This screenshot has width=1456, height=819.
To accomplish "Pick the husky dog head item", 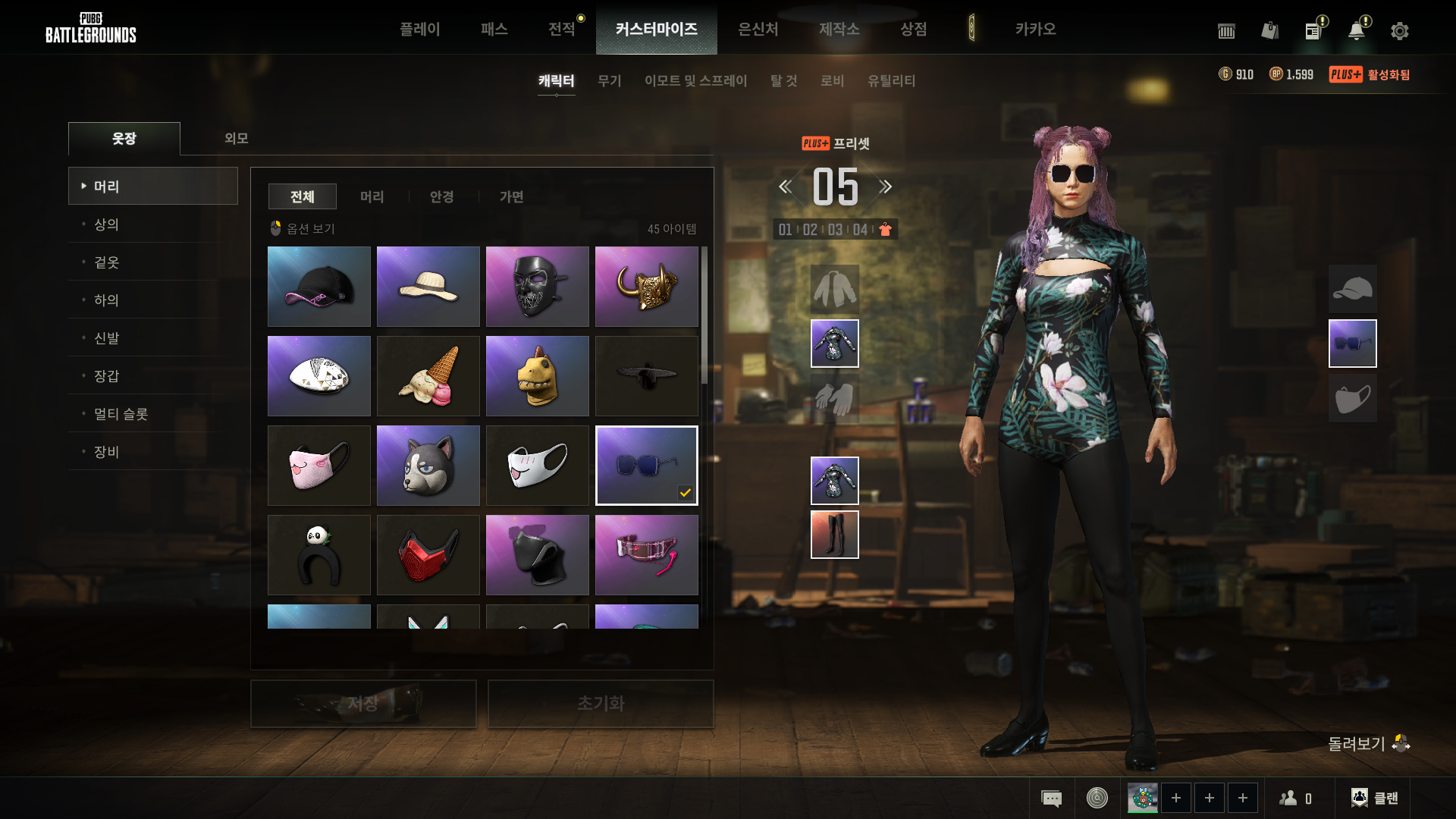I will (x=428, y=466).
